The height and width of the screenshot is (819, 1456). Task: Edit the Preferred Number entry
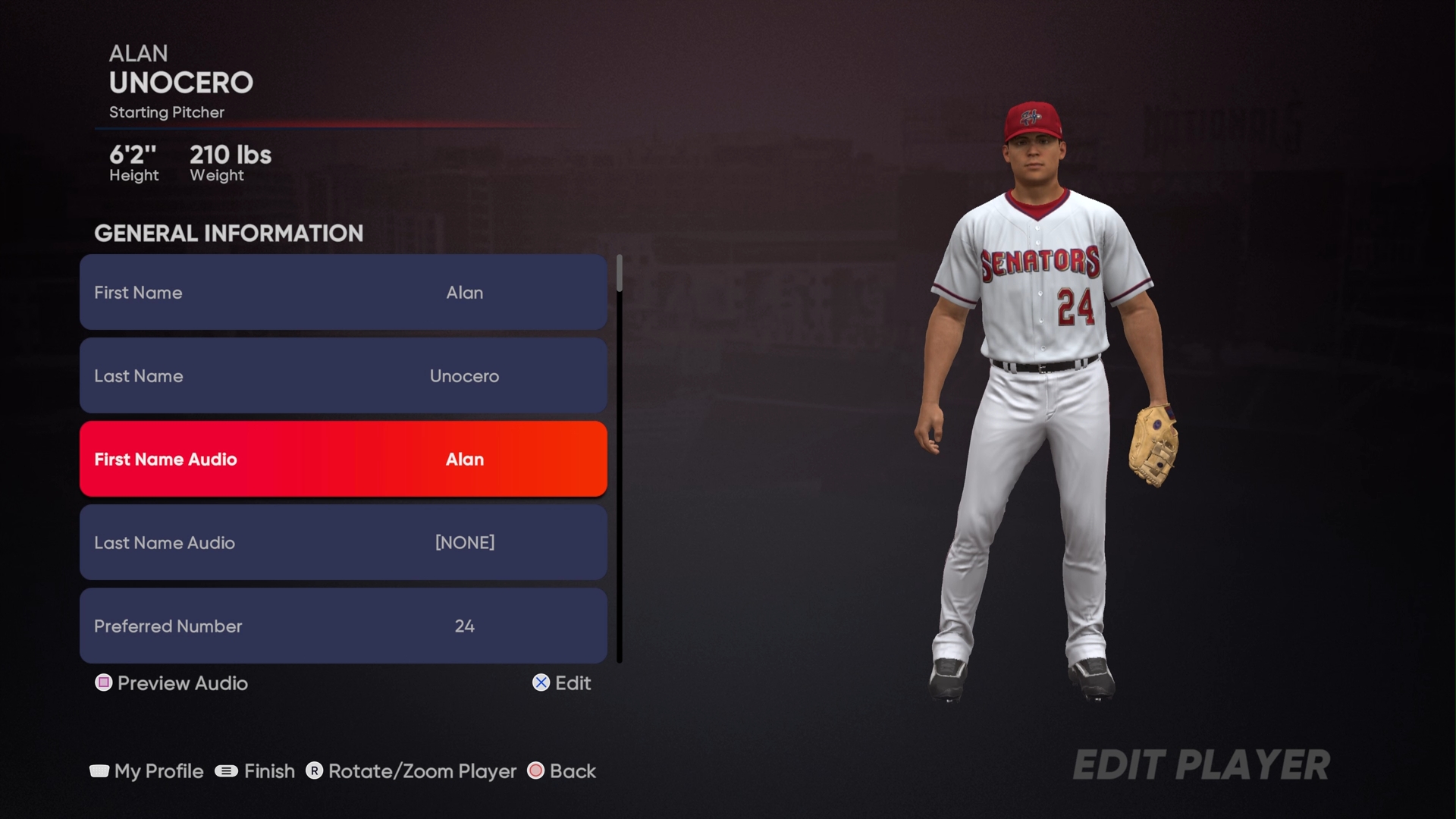coord(343,626)
